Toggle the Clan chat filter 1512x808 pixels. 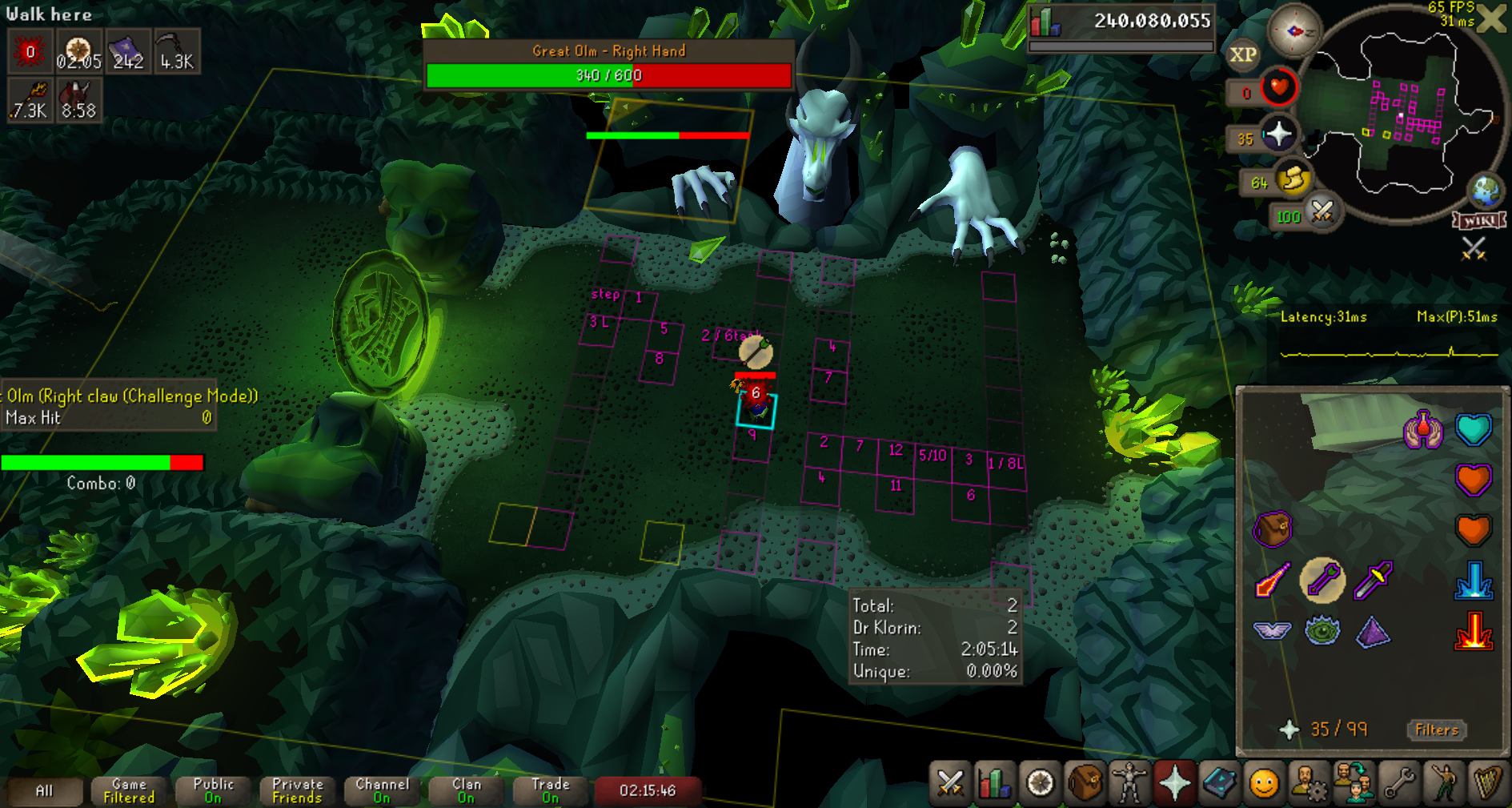point(466,791)
